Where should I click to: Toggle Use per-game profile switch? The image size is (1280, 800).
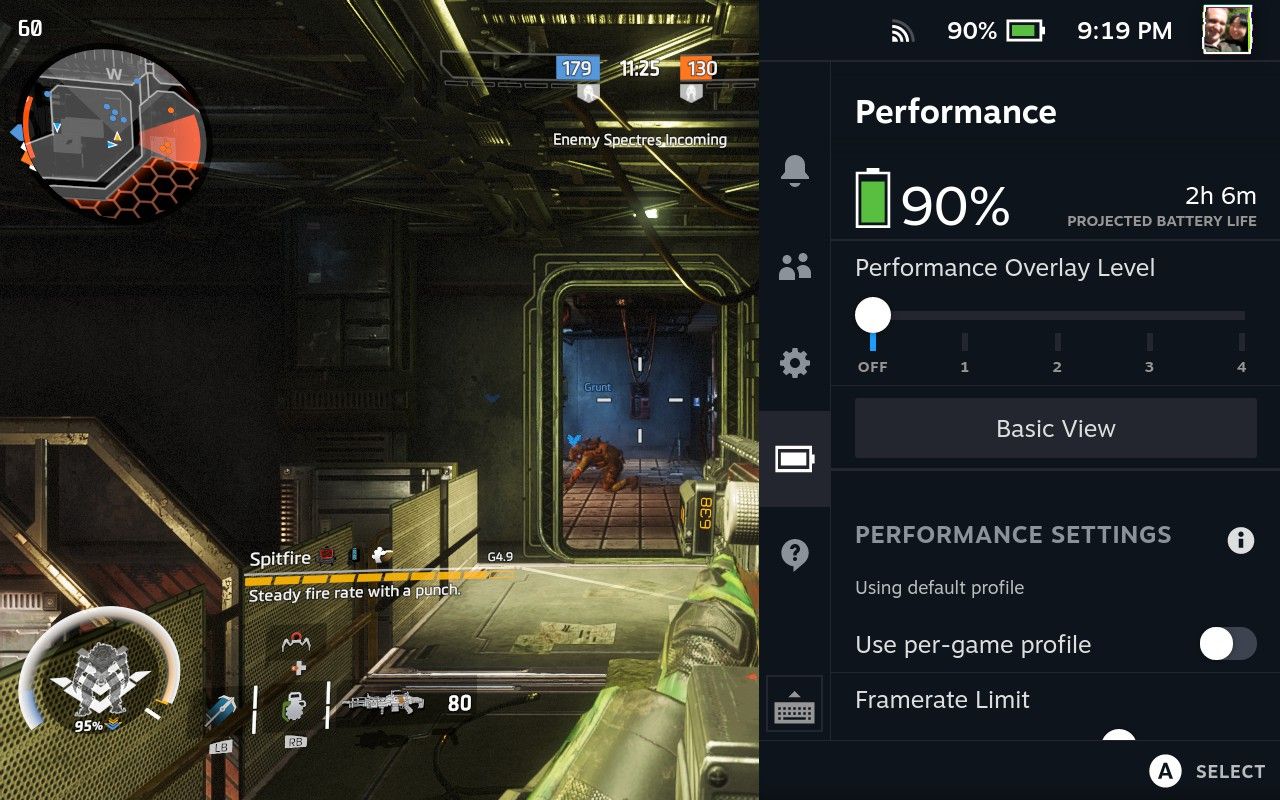pos(1227,644)
